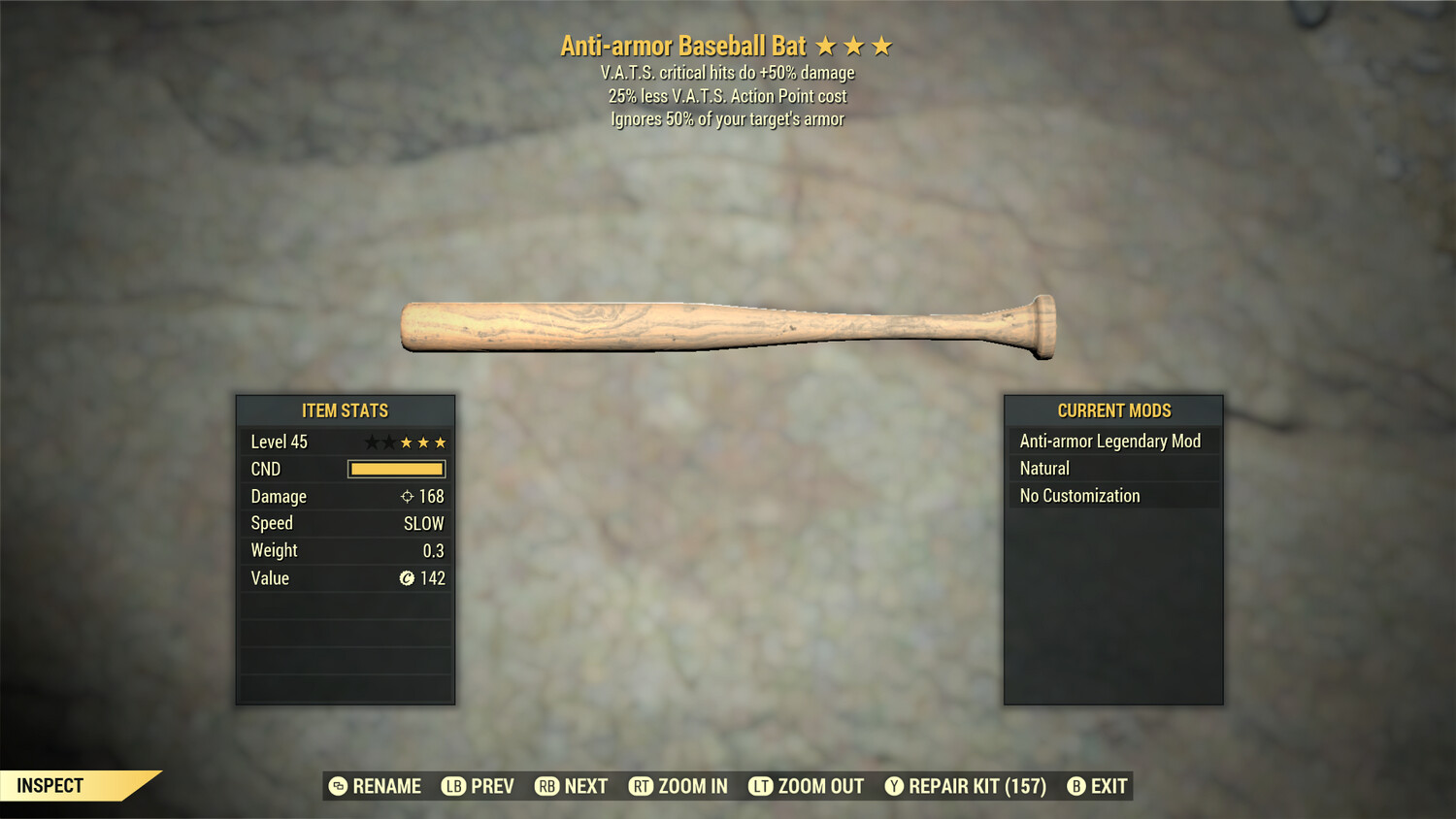Screen dimensions: 1456x819
Task: Exit the inspect screen
Action: coord(1098,786)
